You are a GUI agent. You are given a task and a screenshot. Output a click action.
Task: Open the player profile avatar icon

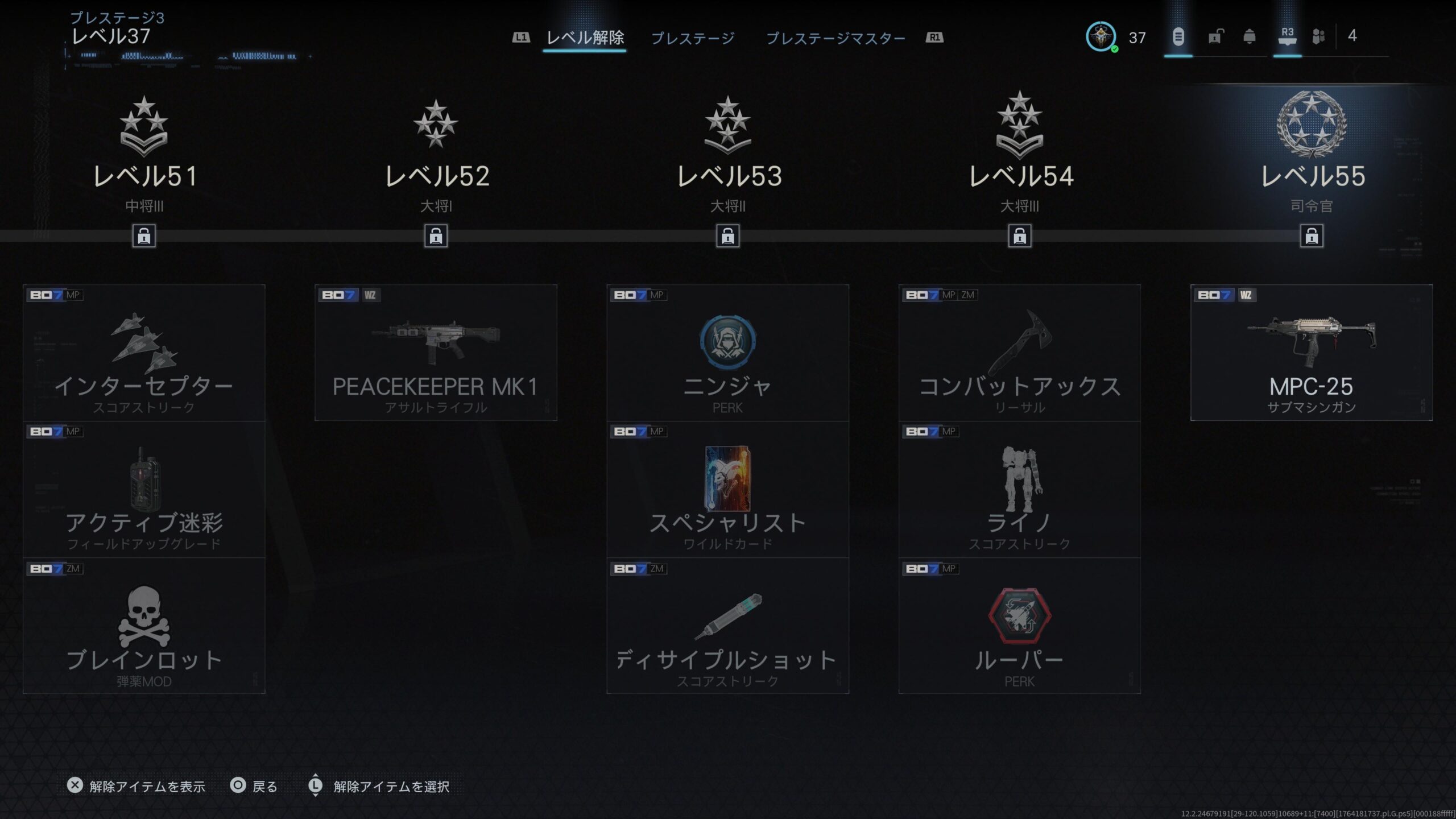point(1101,37)
